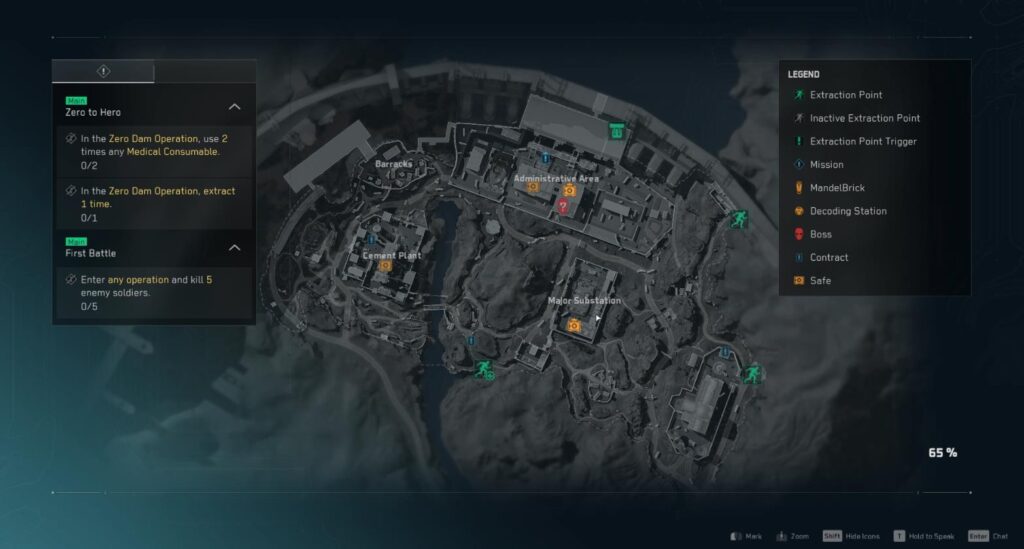This screenshot has width=1024, height=549.
Task: Click the Barracks location label on map
Action: [393, 164]
